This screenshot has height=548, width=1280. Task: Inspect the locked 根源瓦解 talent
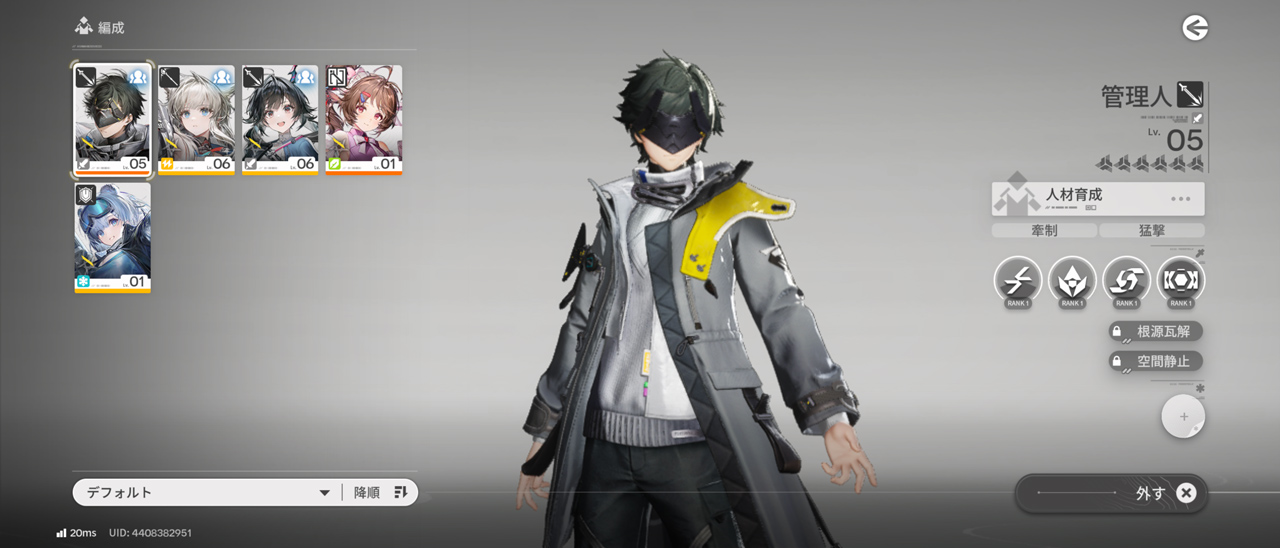coord(1155,331)
